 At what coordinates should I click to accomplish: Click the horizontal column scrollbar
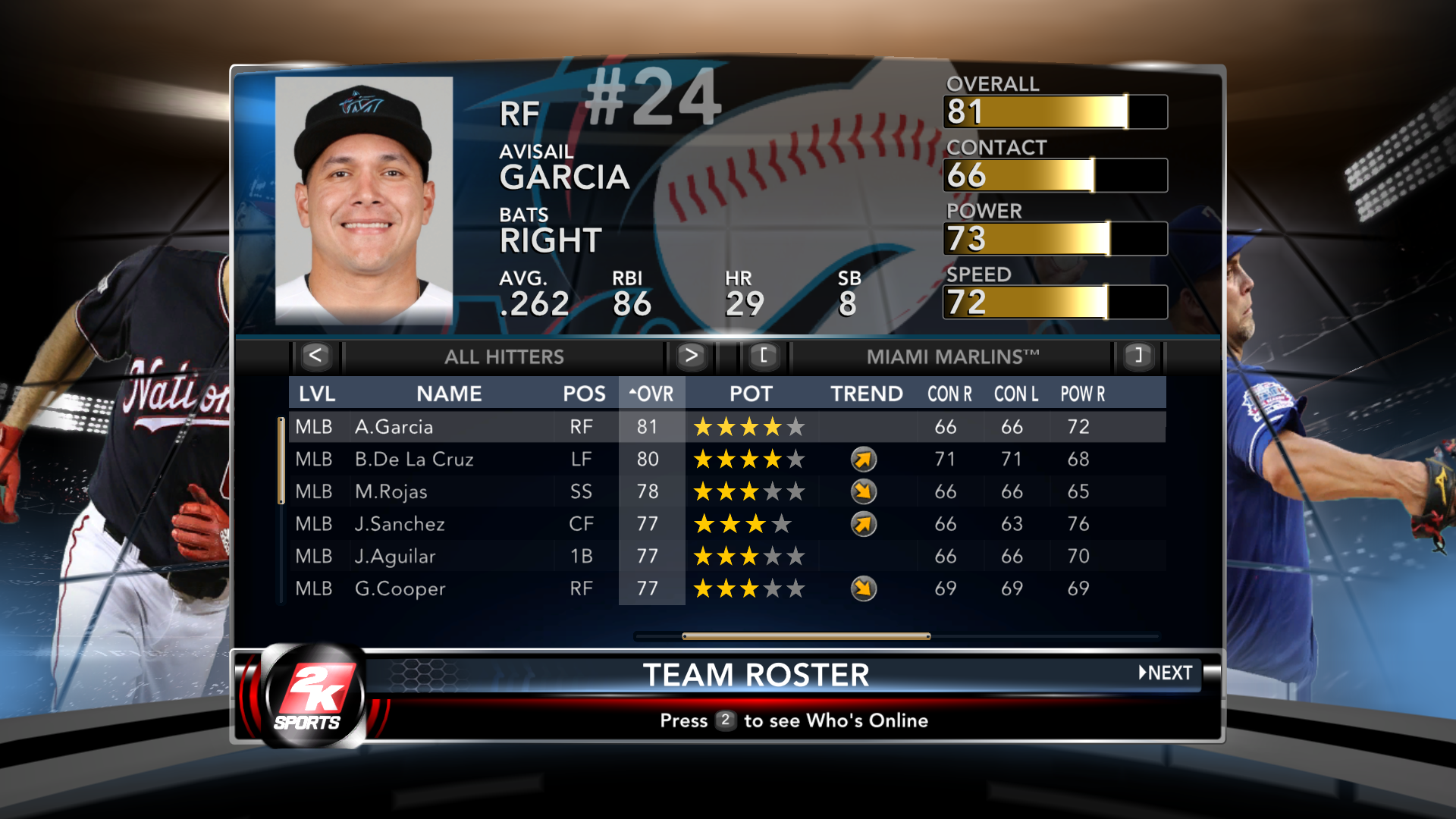tap(806, 636)
